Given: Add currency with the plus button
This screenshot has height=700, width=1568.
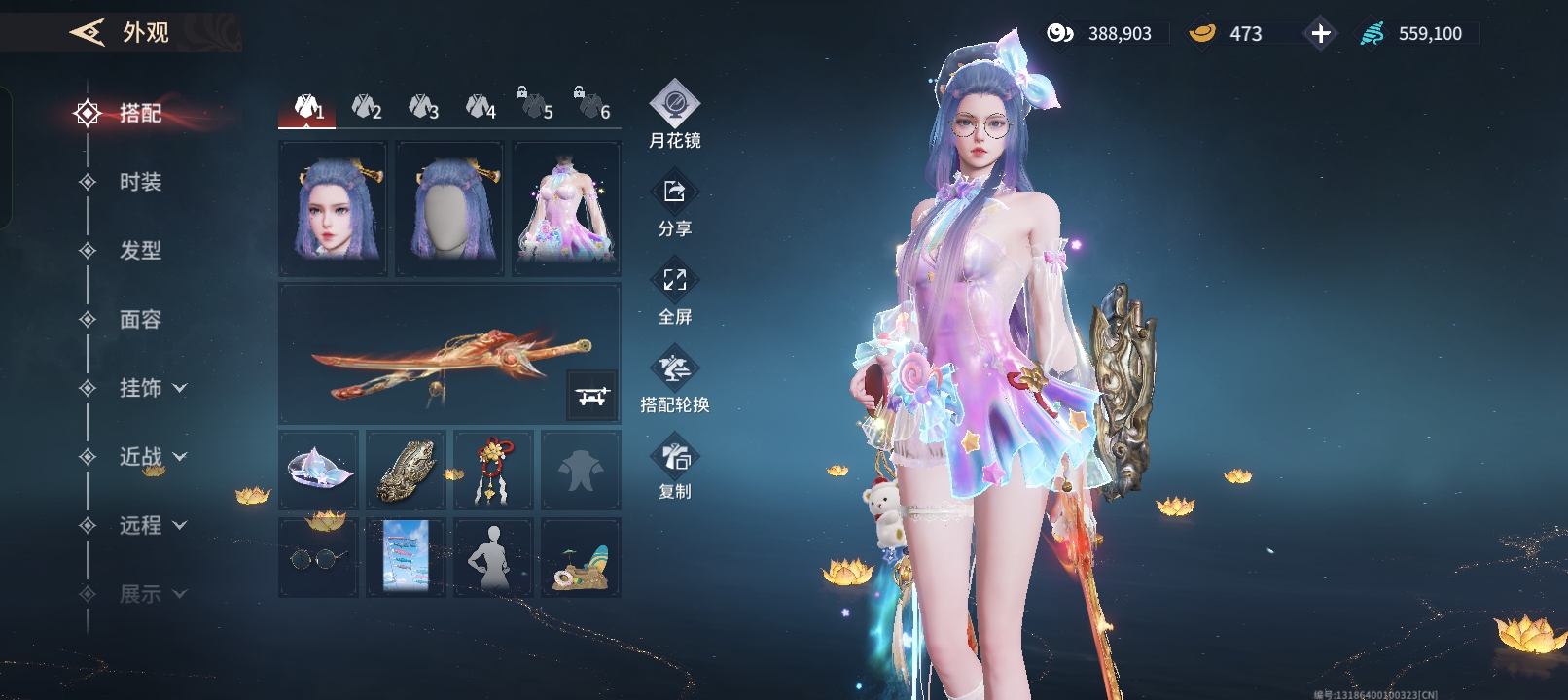Looking at the screenshot, I should pyautogui.click(x=1320, y=34).
